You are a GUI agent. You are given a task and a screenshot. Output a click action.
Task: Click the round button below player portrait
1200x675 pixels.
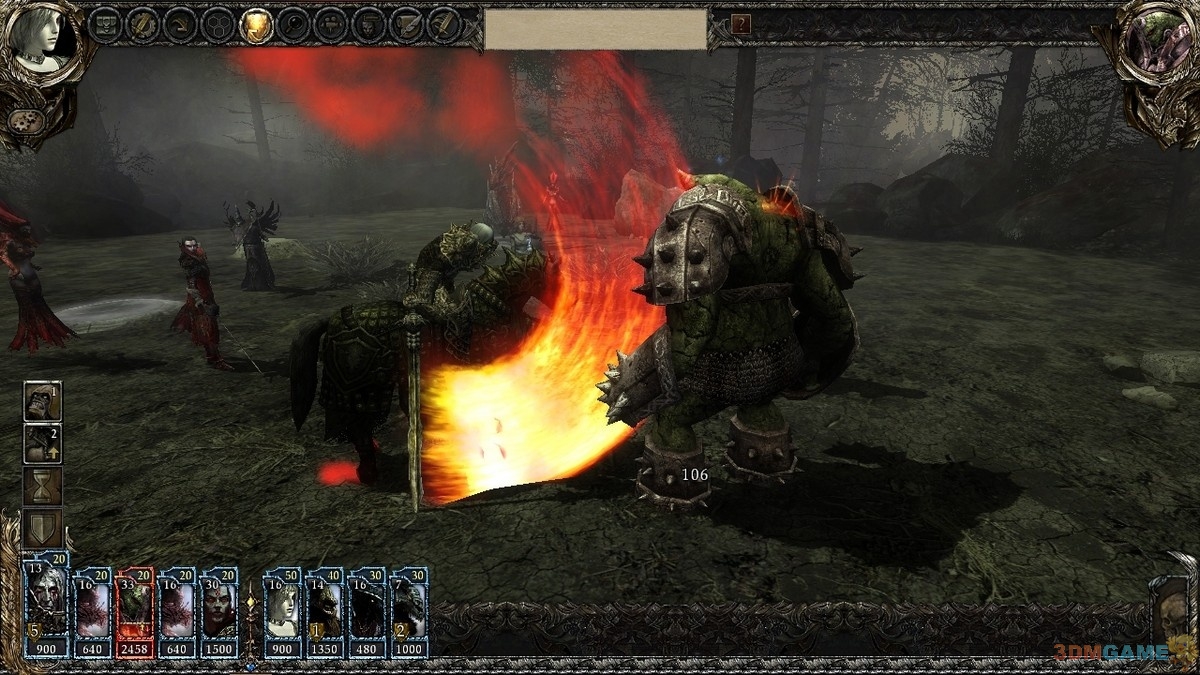coord(22,122)
